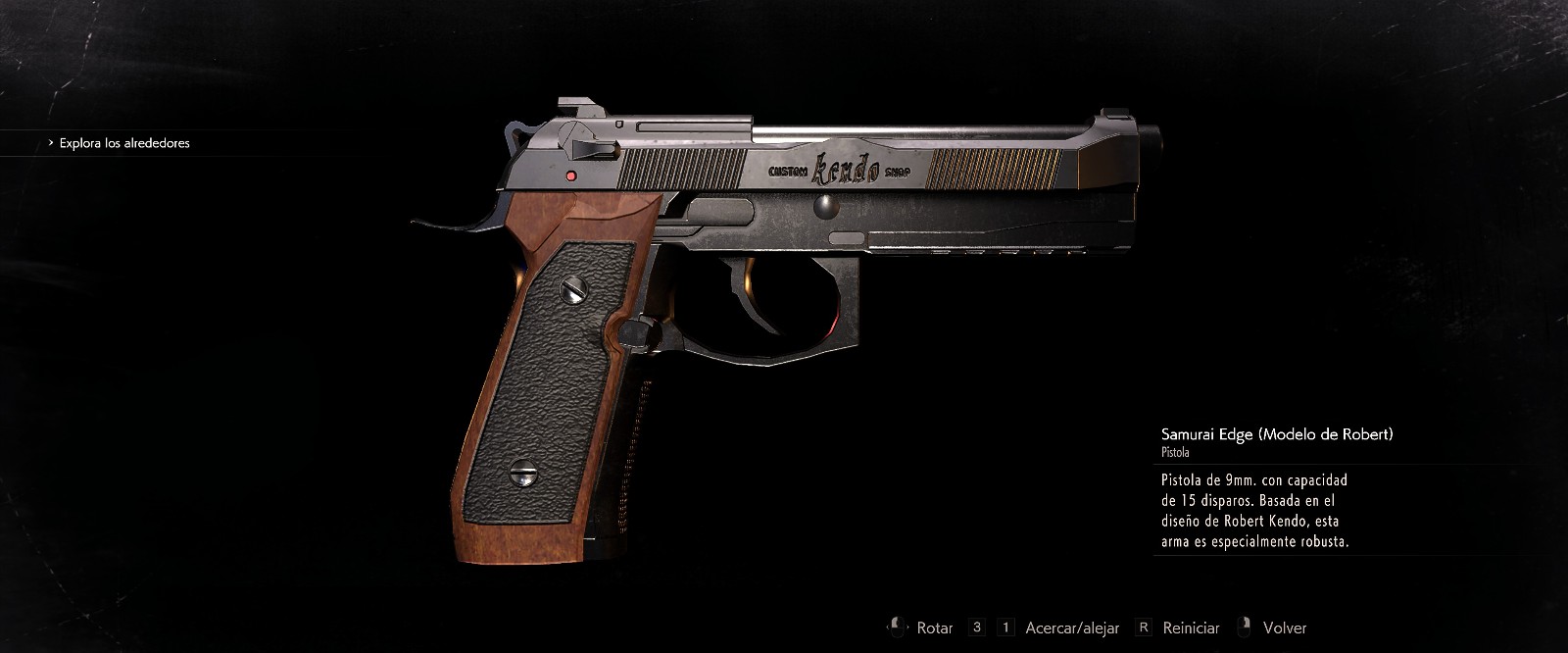This screenshot has height=653, width=1568.
Task: Select the 'Explora los alrededores' objective tracker
Action: (123, 143)
